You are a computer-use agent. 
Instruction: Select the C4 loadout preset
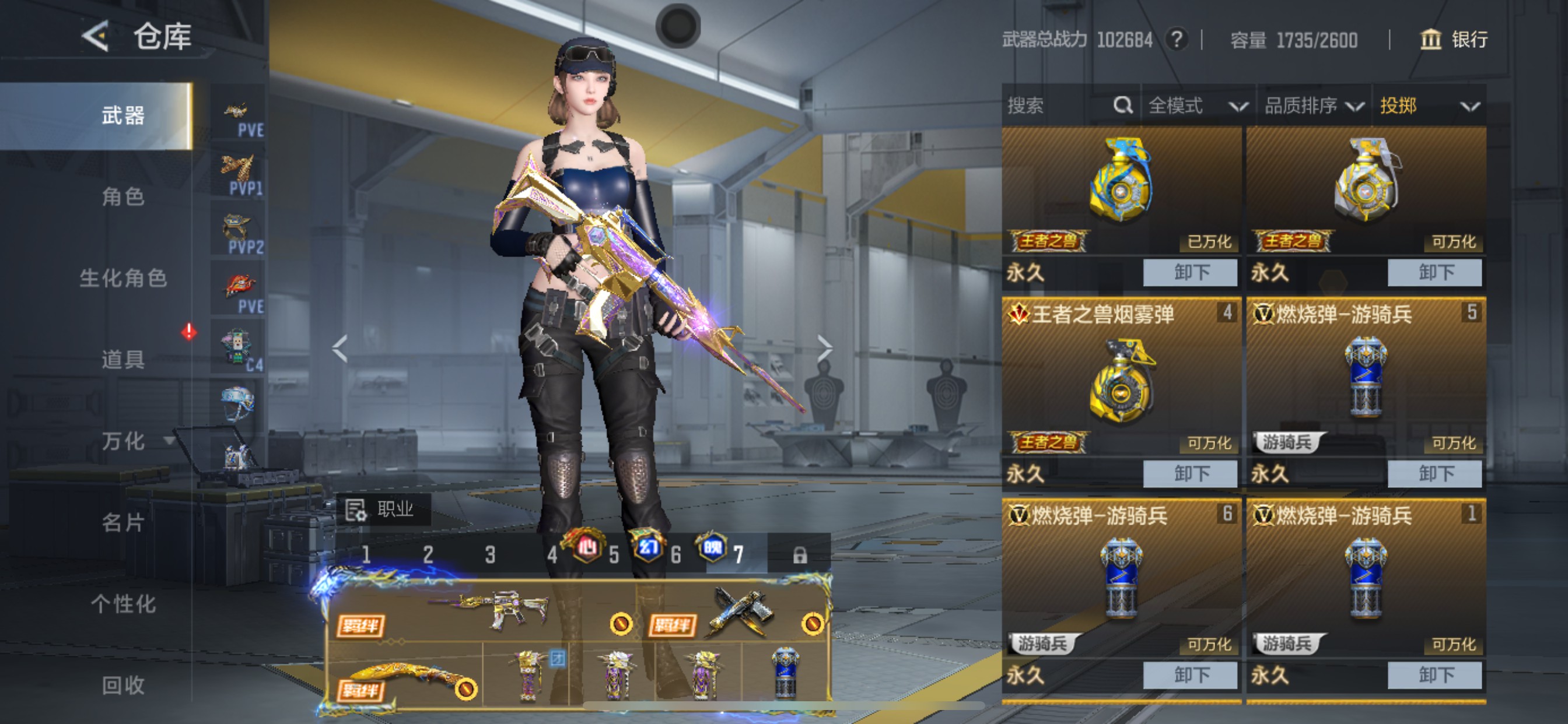pos(238,350)
